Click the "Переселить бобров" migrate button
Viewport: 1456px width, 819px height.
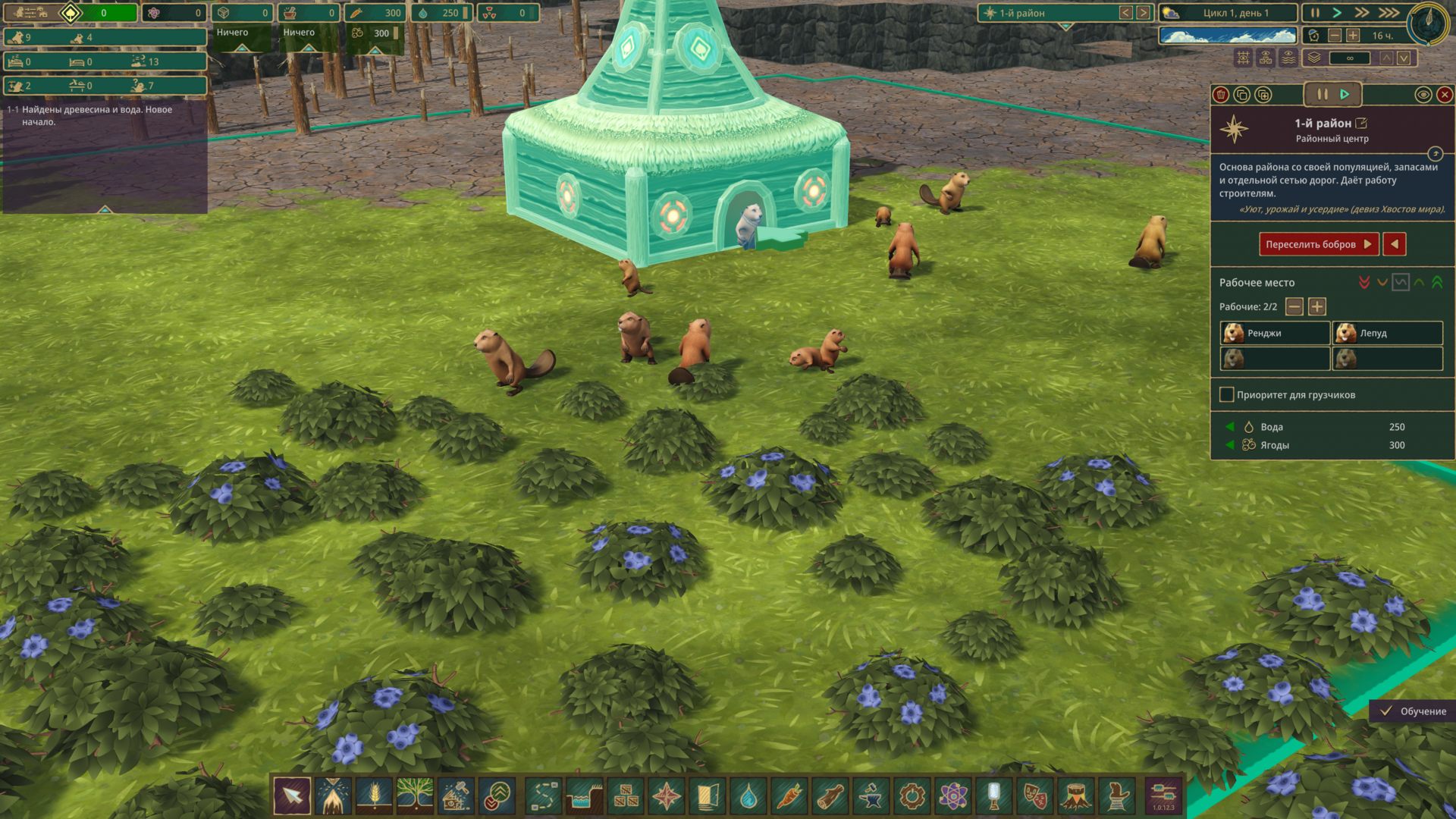point(1318,244)
